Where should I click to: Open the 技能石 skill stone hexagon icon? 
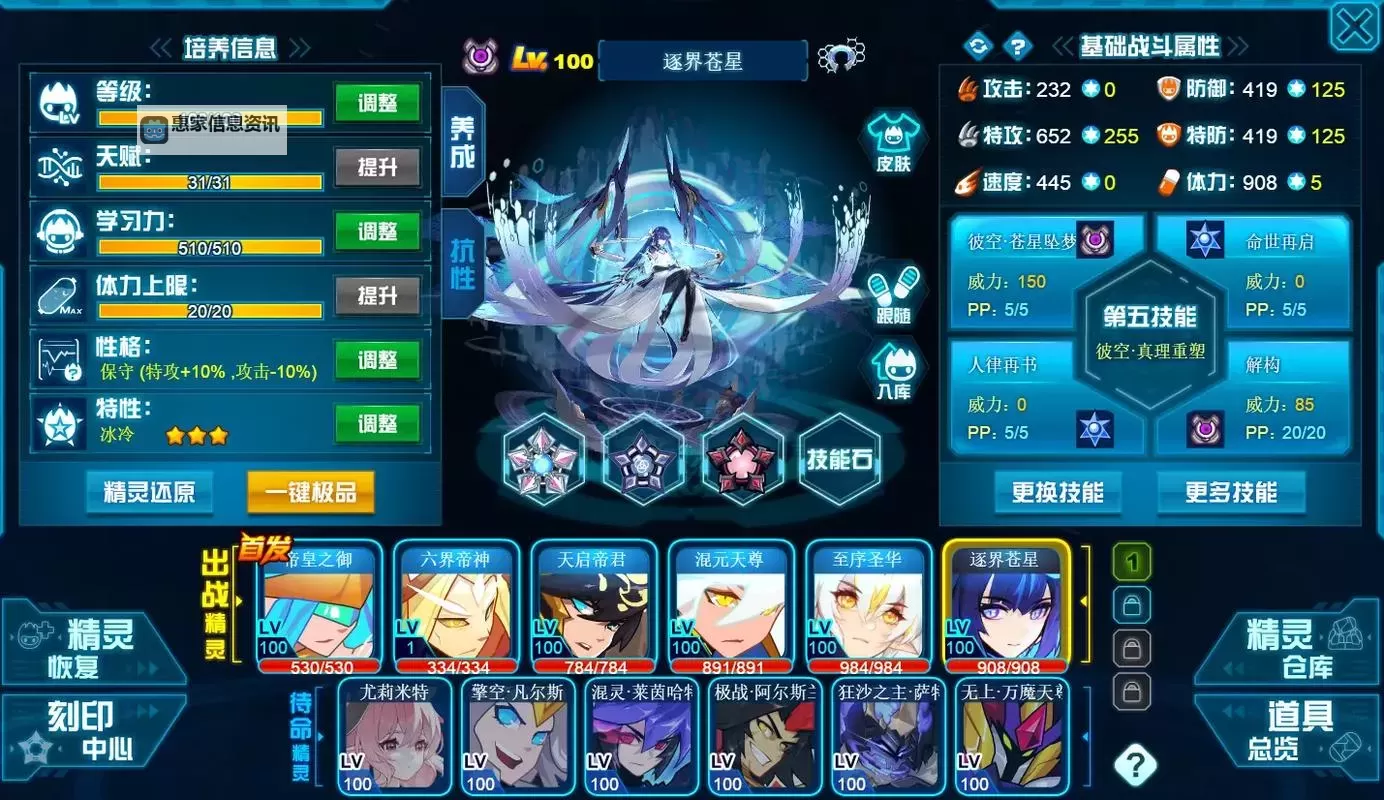click(x=840, y=458)
